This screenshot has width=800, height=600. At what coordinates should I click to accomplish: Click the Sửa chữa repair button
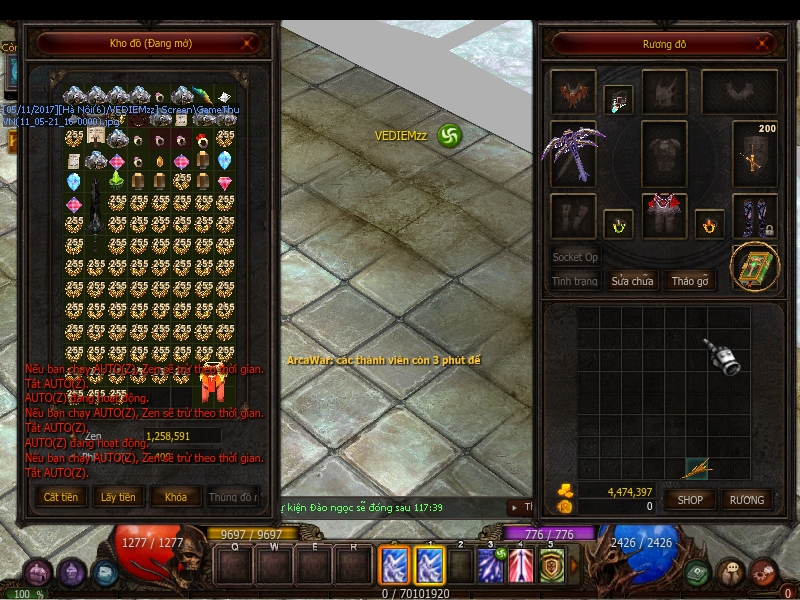pos(632,281)
